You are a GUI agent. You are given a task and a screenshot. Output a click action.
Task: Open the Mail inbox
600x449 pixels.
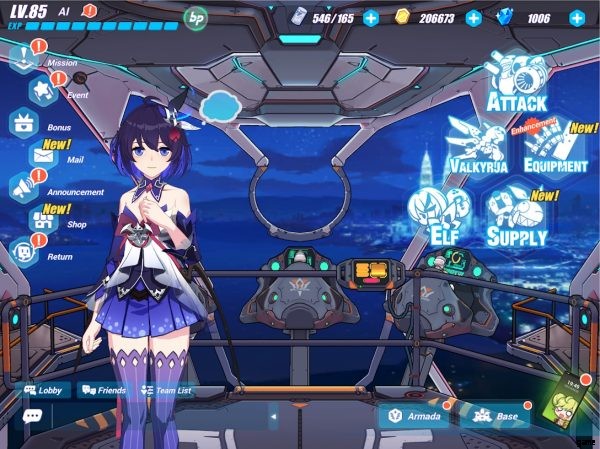click(x=44, y=155)
